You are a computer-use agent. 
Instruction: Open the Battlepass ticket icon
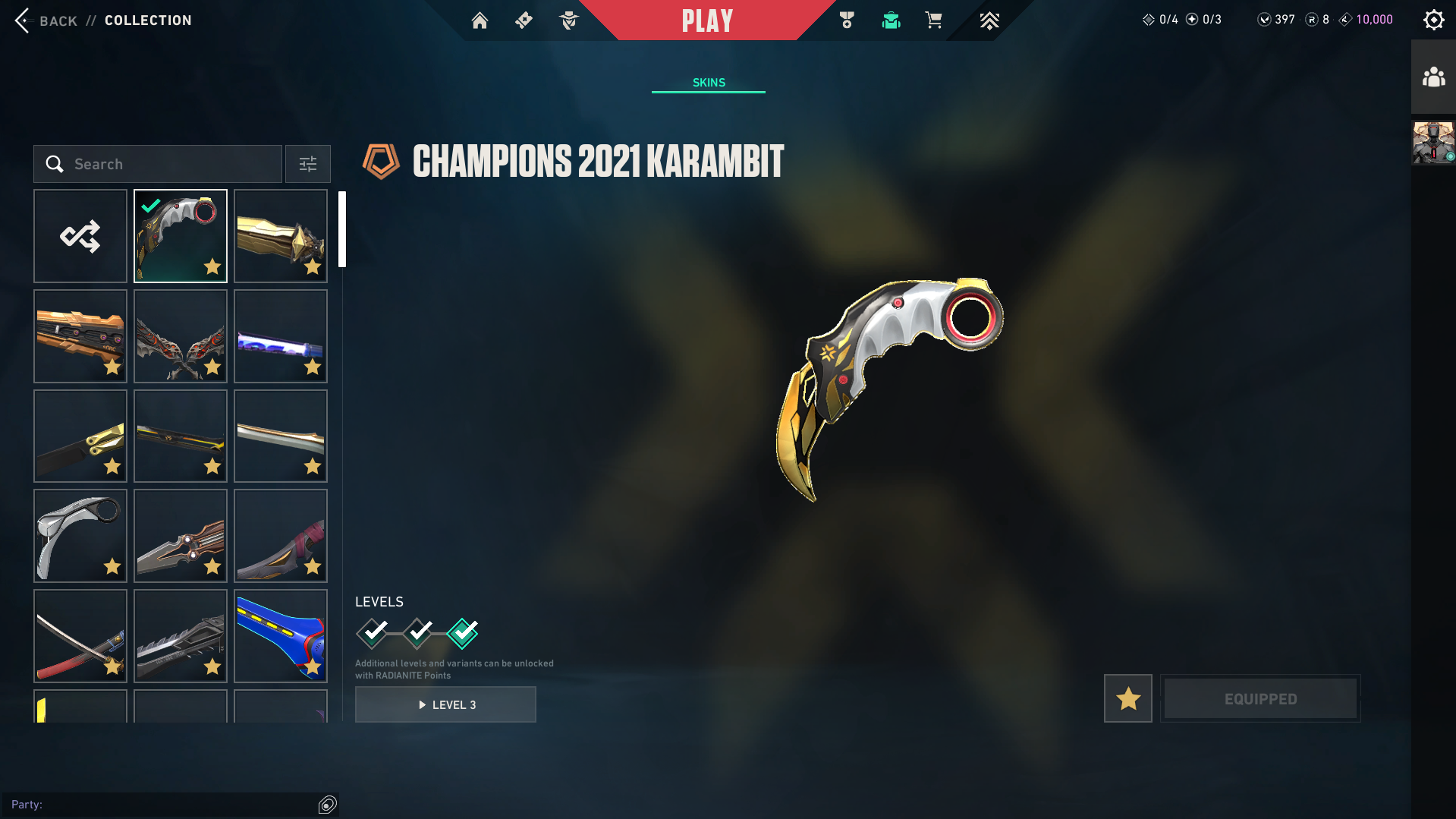click(524, 20)
